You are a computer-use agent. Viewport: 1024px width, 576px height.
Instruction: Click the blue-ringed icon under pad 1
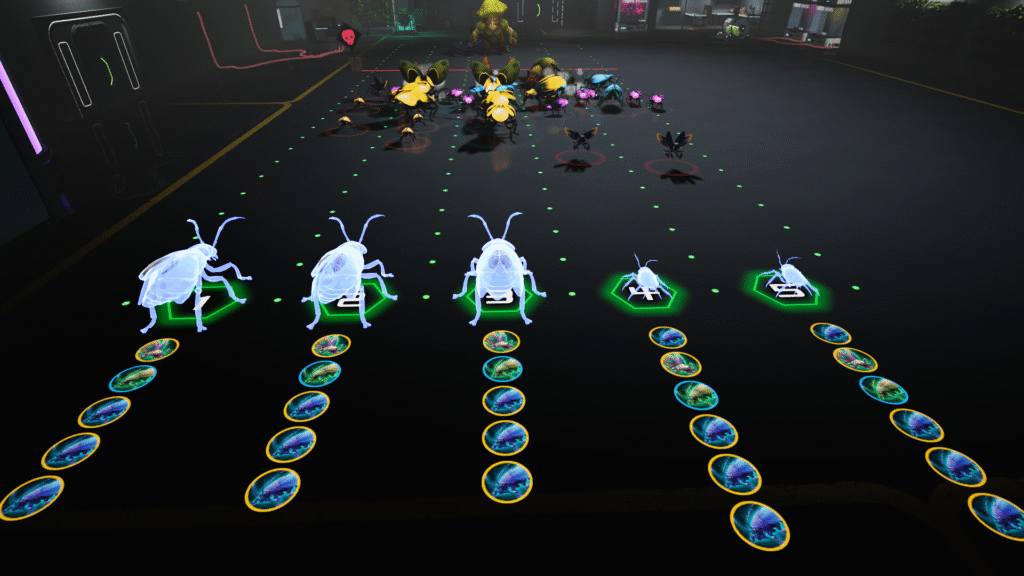coord(133,378)
